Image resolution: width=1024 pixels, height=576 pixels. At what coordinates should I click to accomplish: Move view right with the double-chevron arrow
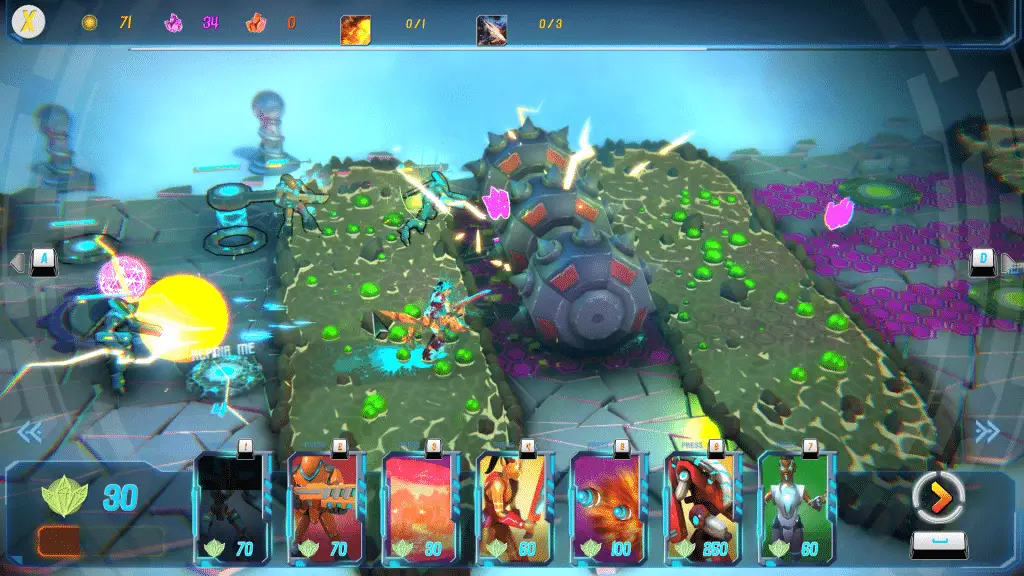pyautogui.click(x=987, y=431)
